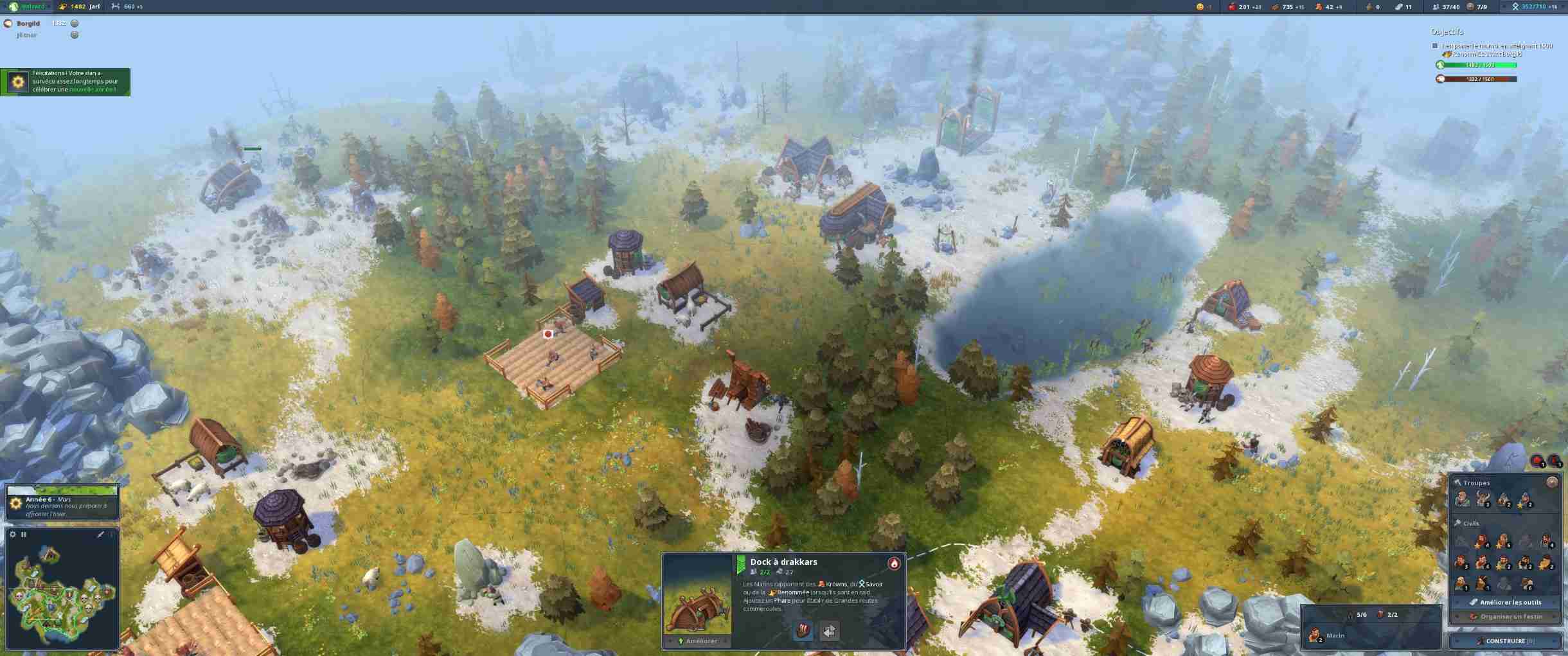Screen dimensions: 1568x656
Task: Open the CONSTRUIRE build menu
Action: click(1505, 641)
